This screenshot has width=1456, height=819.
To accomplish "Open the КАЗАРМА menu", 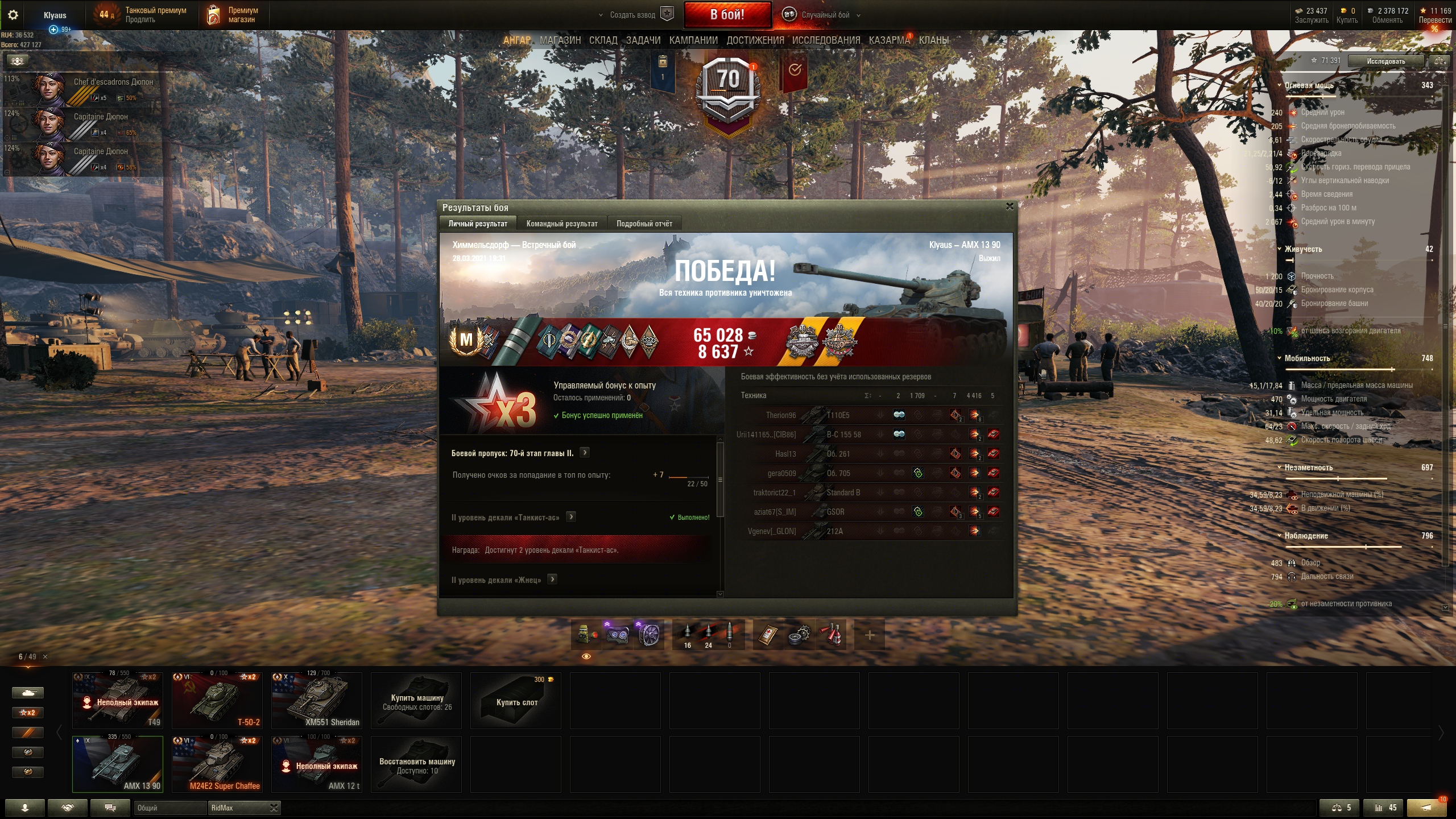I will pyautogui.click(x=889, y=40).
